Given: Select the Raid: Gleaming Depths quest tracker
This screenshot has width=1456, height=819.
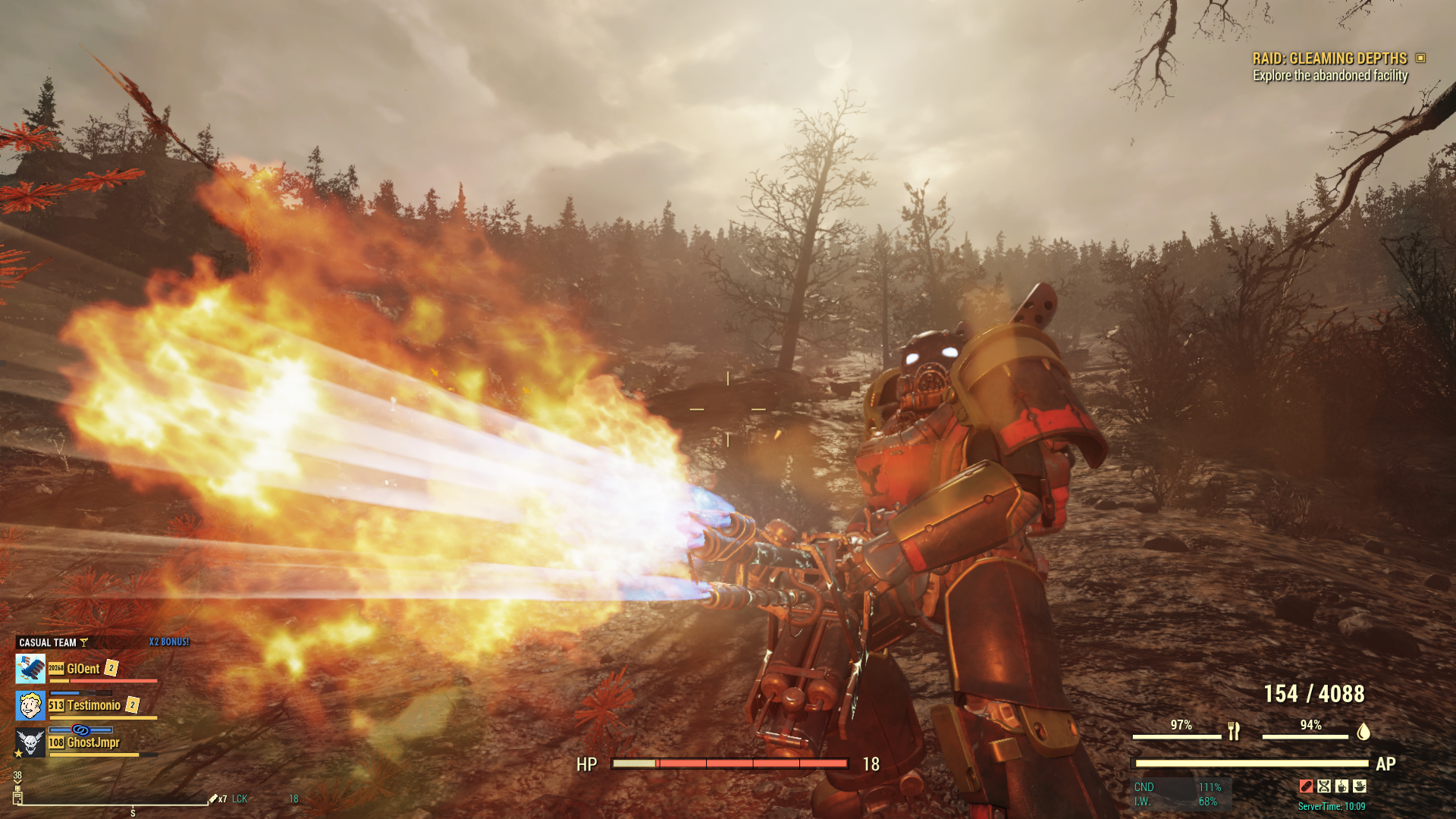Looking at the screenshot, I should coord(1330,58).
